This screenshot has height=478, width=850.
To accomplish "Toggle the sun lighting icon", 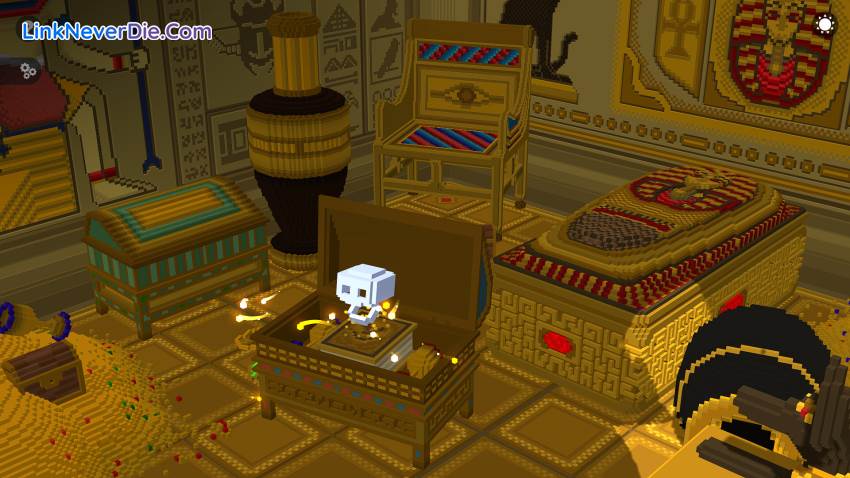I will pyautogui.click(x=824, y=25).
